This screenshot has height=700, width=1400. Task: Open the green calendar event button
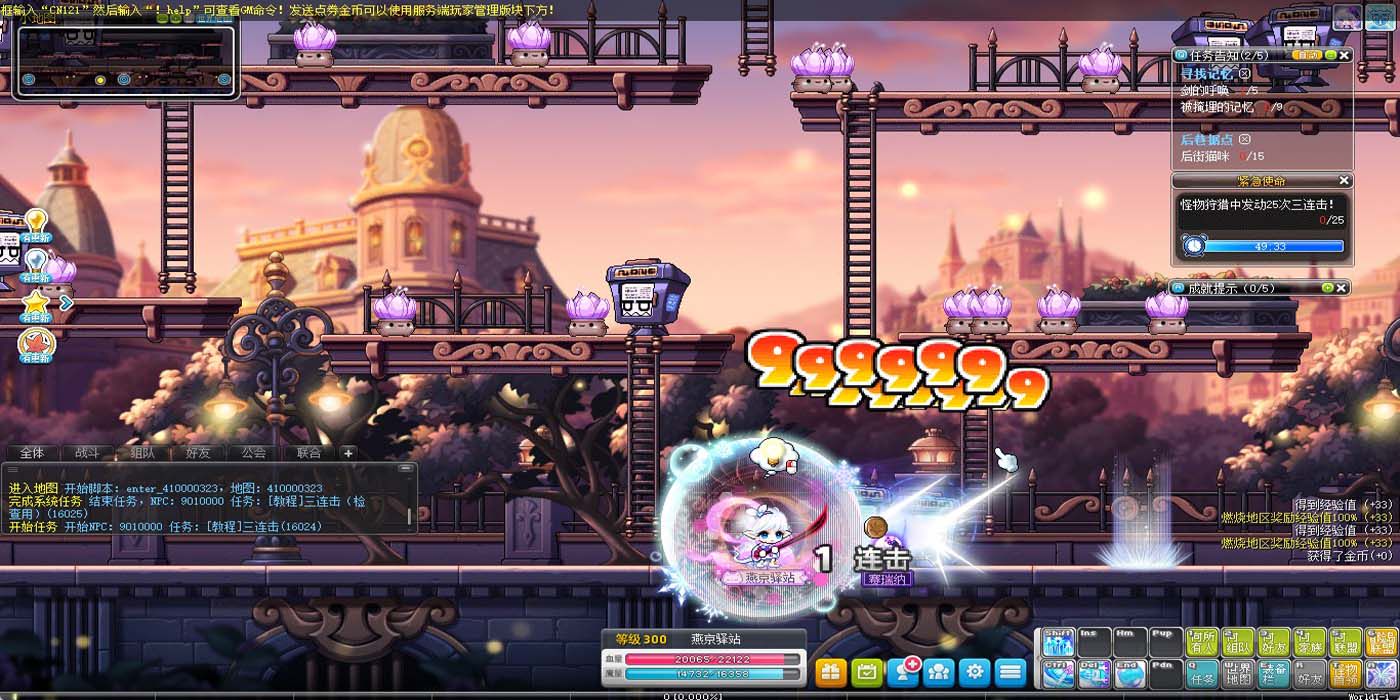point(867,672)
